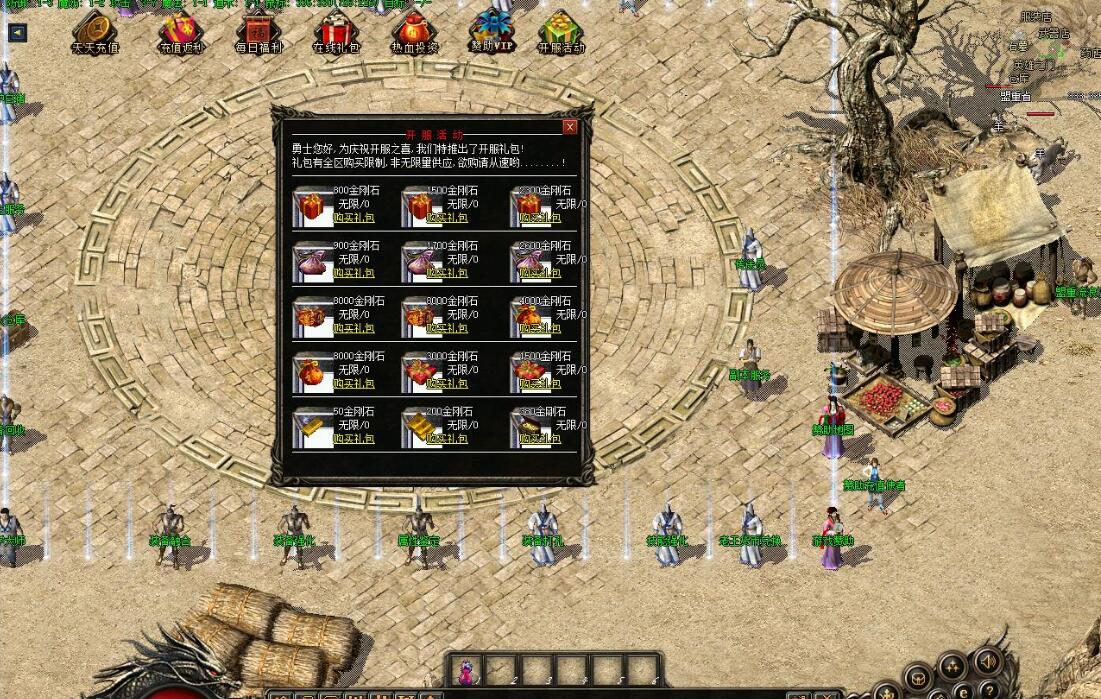
Task: Open the 在线礼包 online gift icon
Action: click(336, 30)
